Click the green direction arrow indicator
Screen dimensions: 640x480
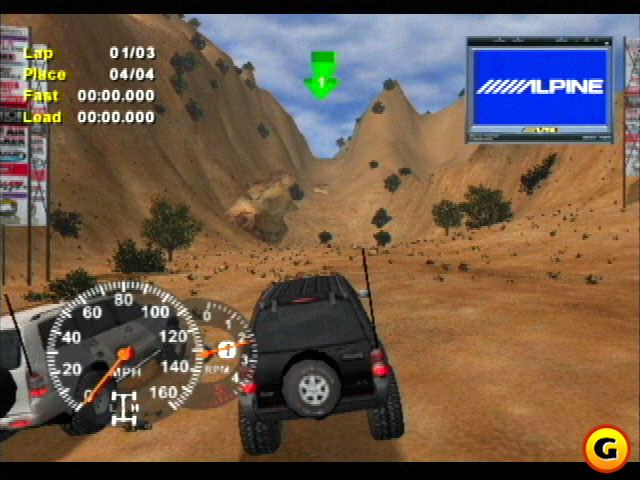pos(321,75)
